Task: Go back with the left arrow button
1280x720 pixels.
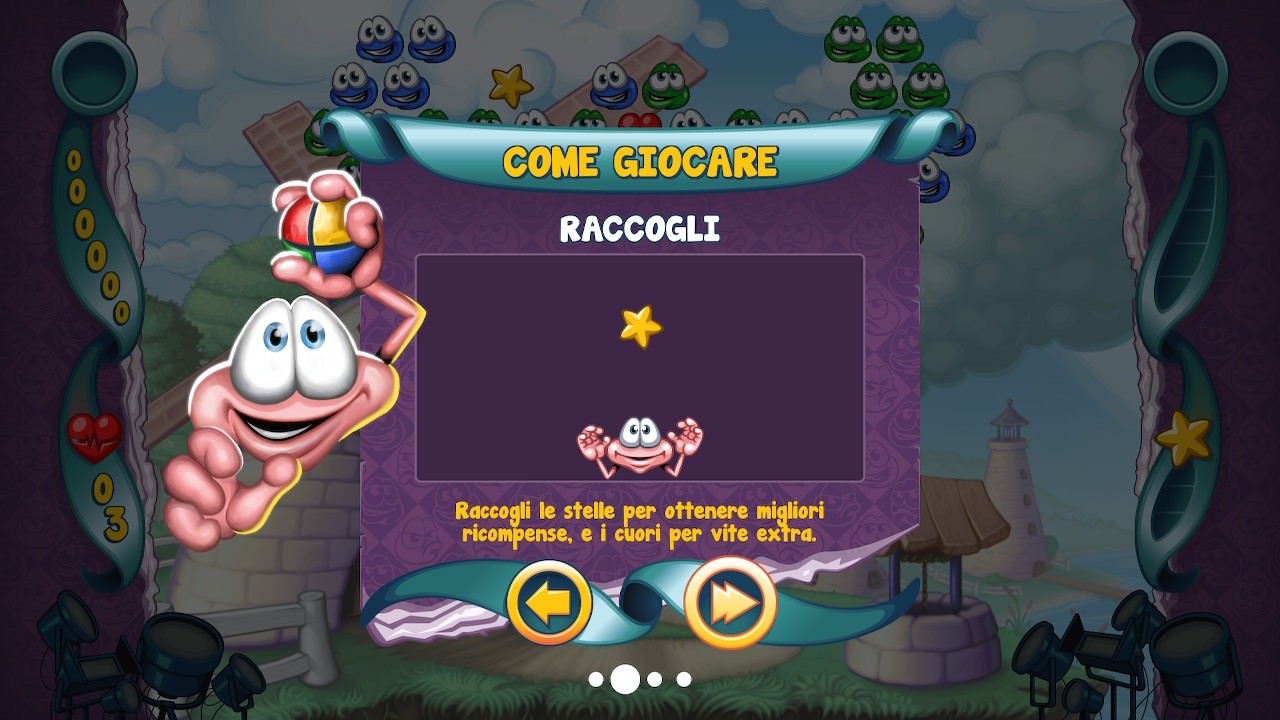Action: [x=549, y=603]
